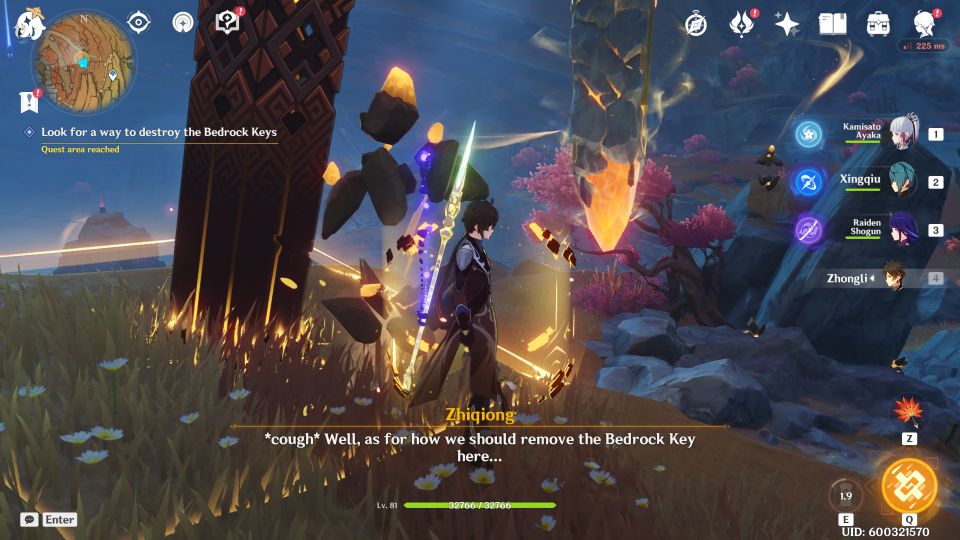The width and height of the screenshot is (960, 540).
Task: Open the inventory backpack icon
Action: pyautogui.click(x=879, y=24)
